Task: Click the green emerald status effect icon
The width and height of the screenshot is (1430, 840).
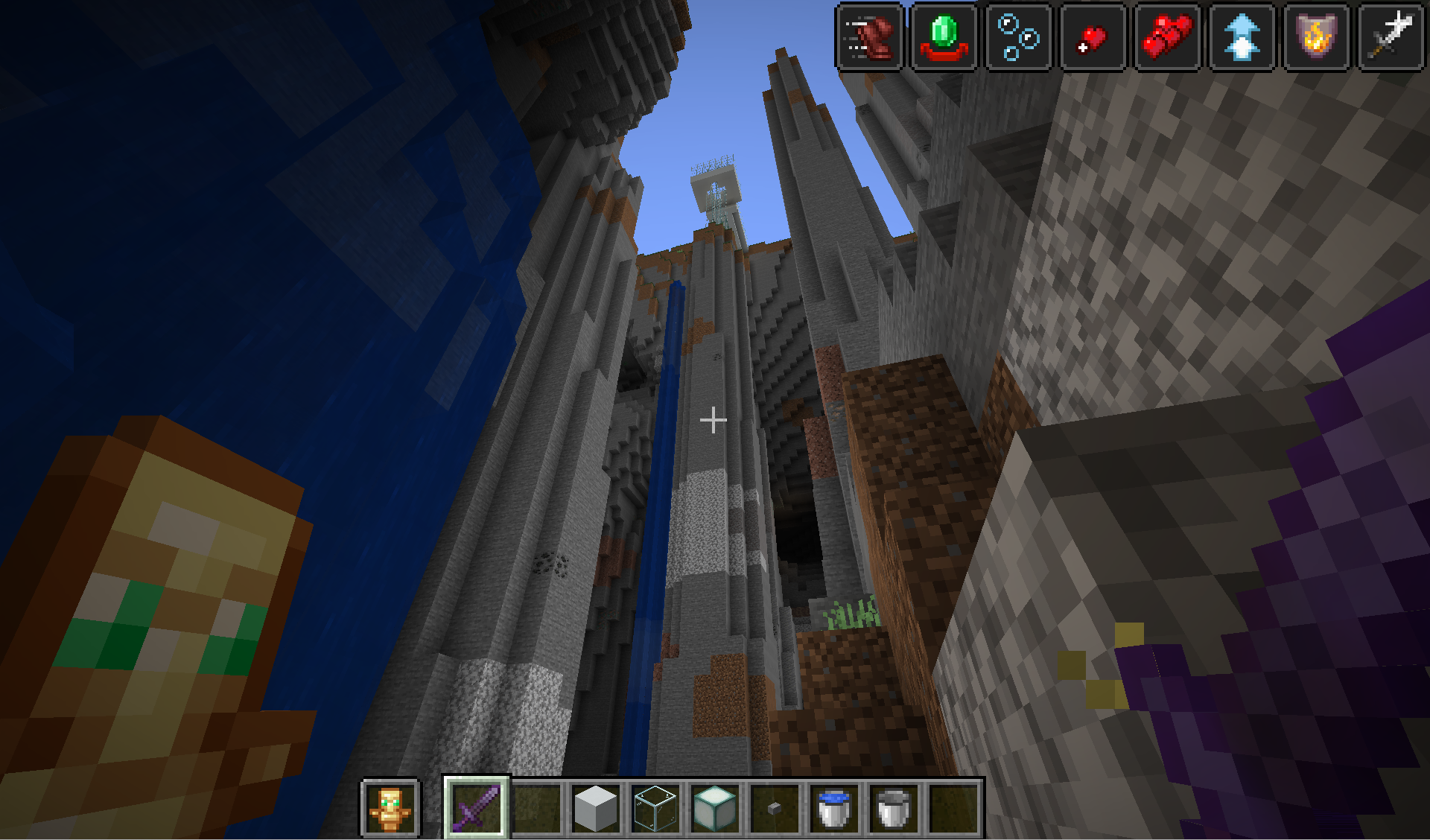Action: (x=944, y=36)
